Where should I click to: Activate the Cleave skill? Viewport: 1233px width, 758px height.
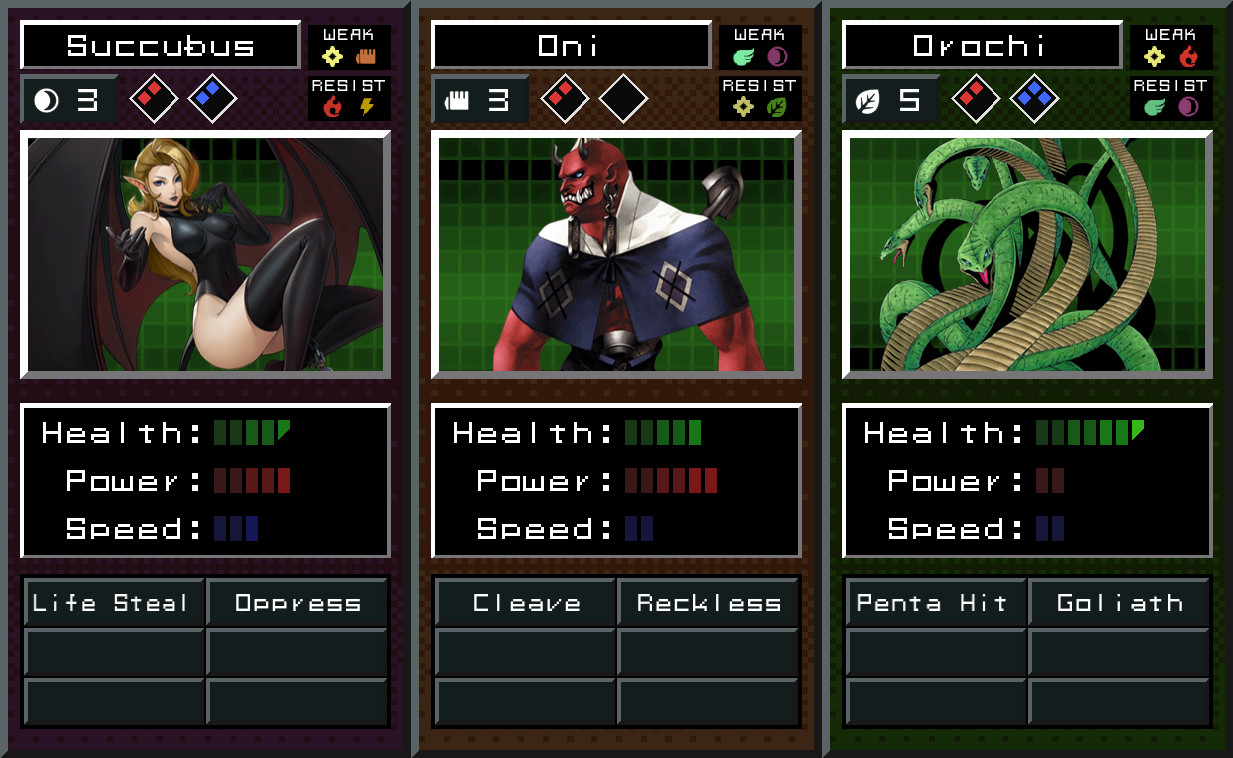(x=526, y=603)
